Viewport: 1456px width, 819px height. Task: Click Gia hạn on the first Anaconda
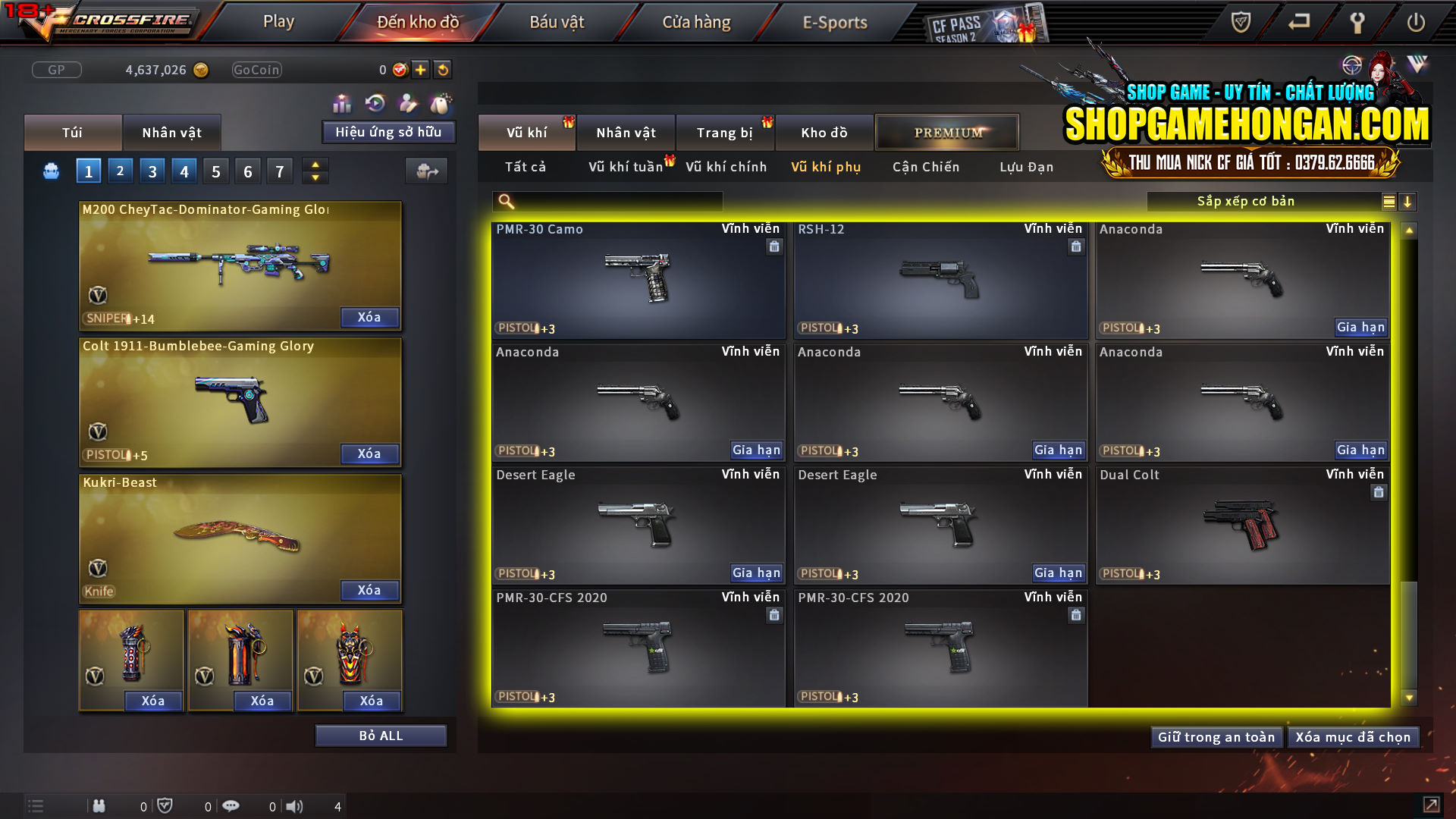point(1361,328)
